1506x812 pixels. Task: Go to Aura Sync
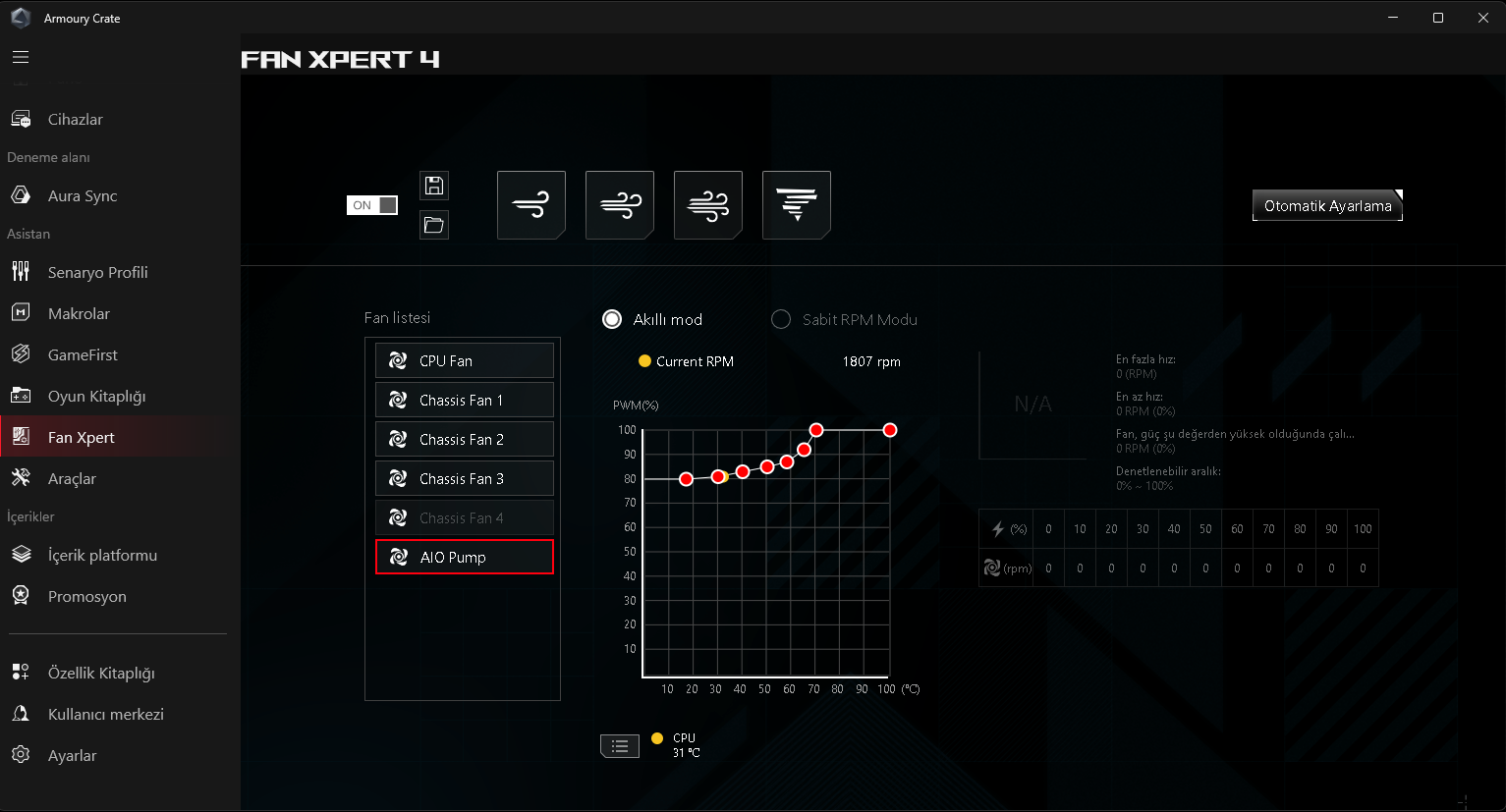pyautogui.click(x=82, y=196)
